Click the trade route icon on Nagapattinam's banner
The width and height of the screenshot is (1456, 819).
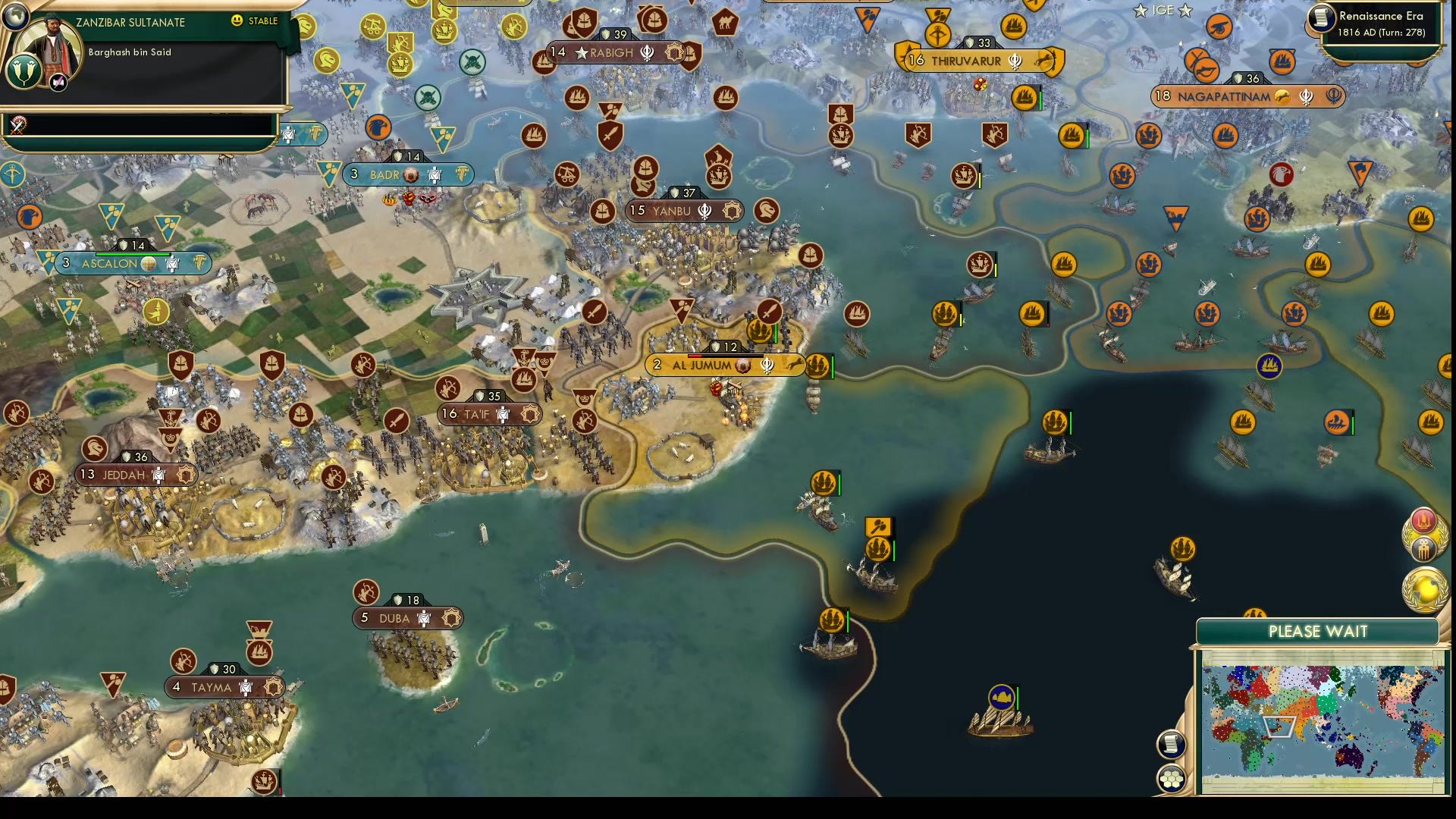point(1282,97)
